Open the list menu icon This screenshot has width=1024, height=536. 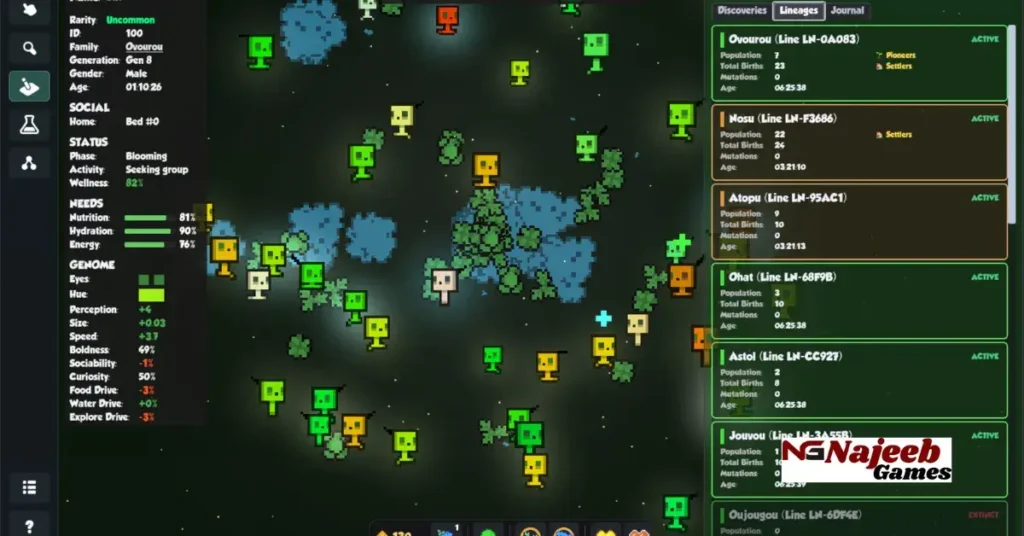29,488
